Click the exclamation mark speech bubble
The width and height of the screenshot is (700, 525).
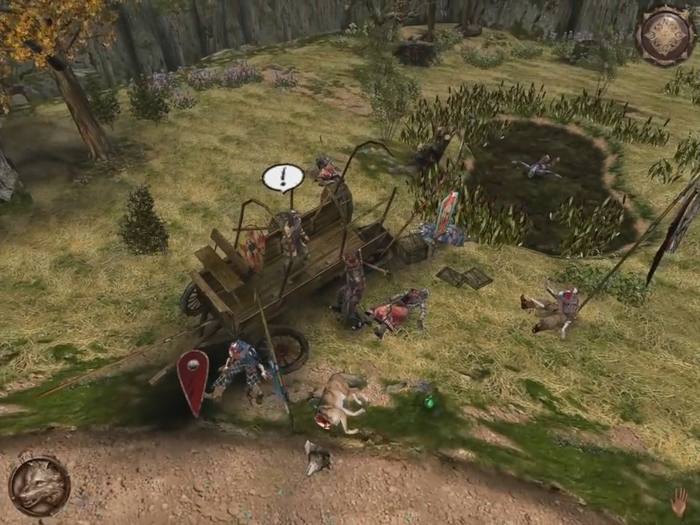pyautogui.click(x=283, y=178)
